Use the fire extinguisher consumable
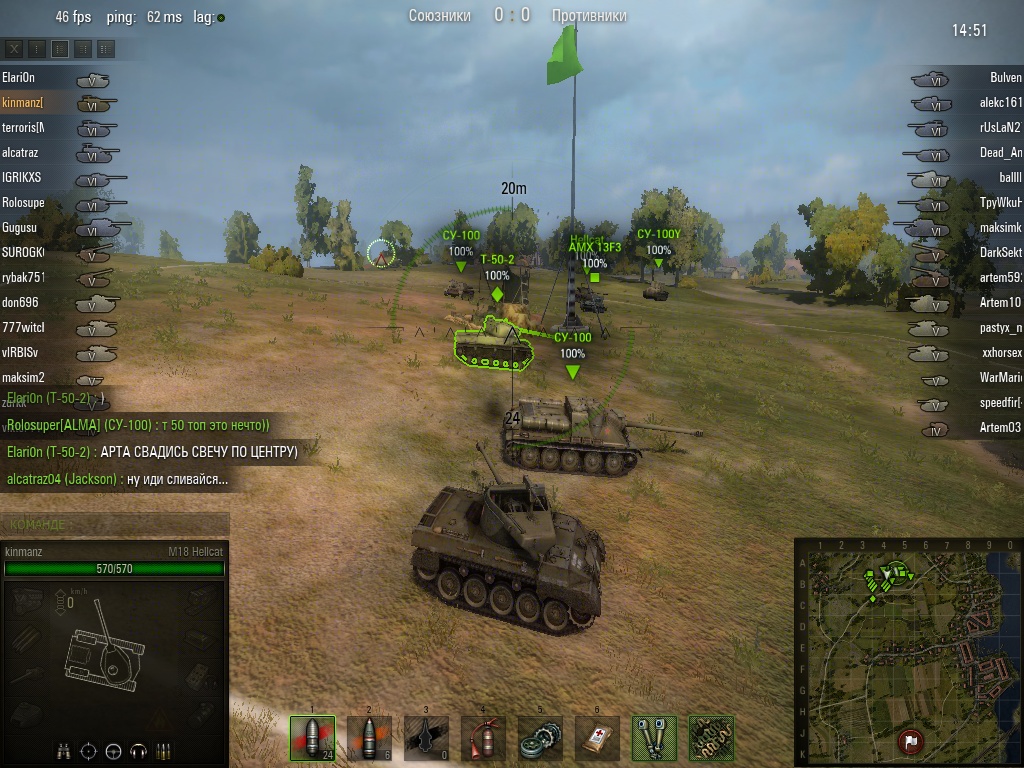Viewport: 1024px width, 768px height. click(483, 738)
